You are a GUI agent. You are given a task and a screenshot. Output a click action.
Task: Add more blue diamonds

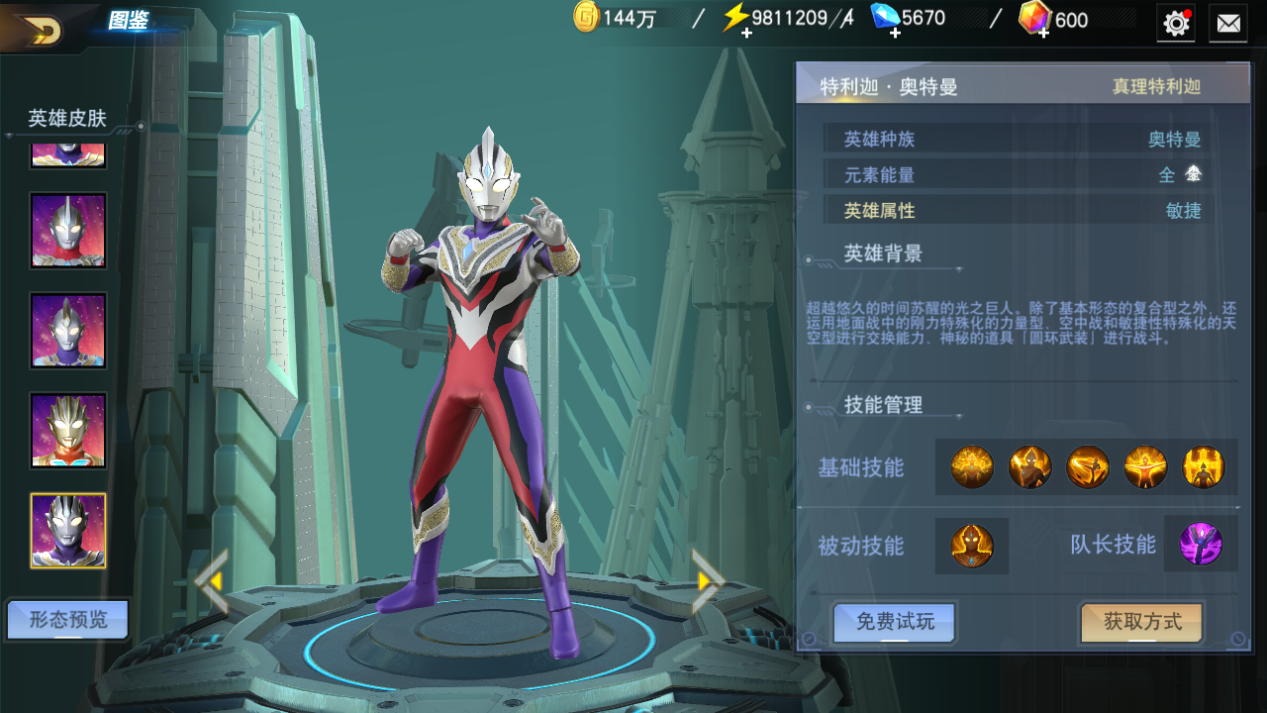[894, 33]
